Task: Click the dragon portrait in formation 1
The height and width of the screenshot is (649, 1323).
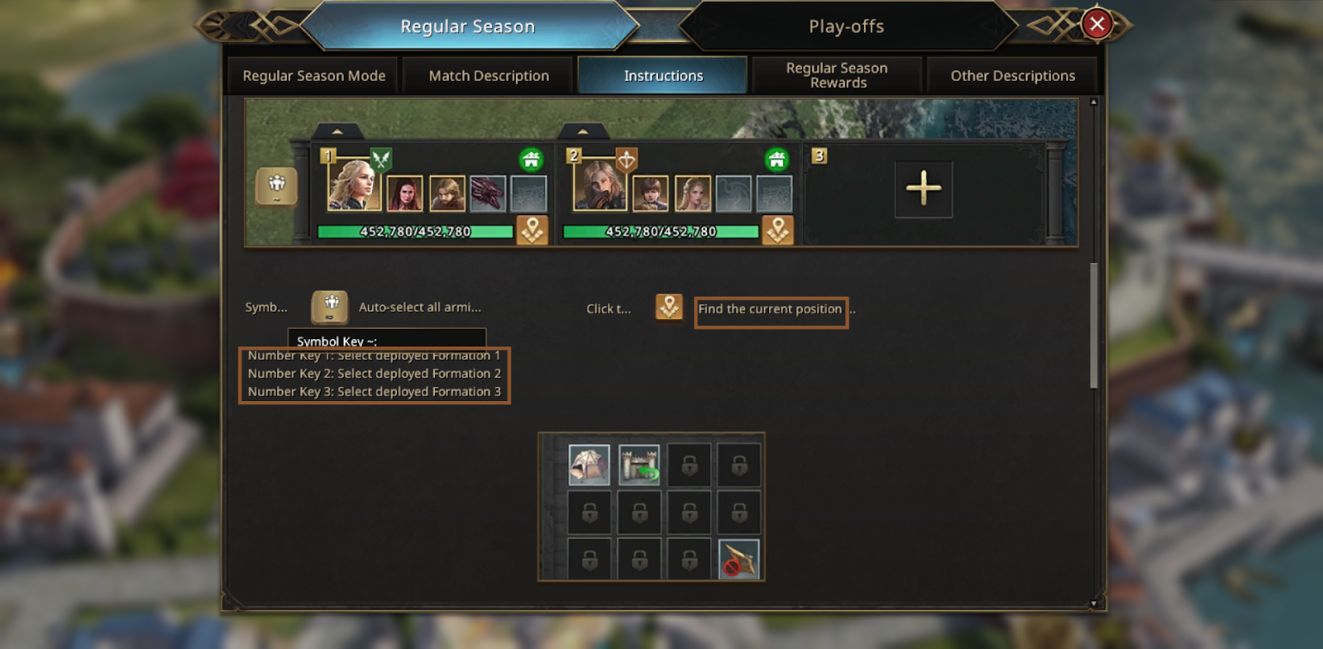Action: coord(488,193)
